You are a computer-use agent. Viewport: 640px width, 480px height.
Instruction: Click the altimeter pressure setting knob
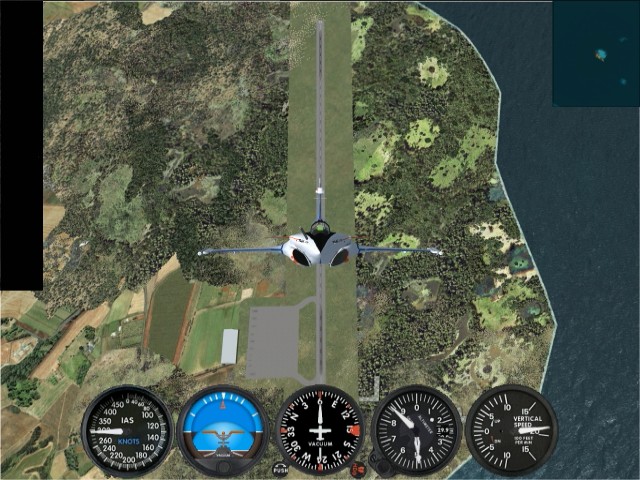point(379,462)
